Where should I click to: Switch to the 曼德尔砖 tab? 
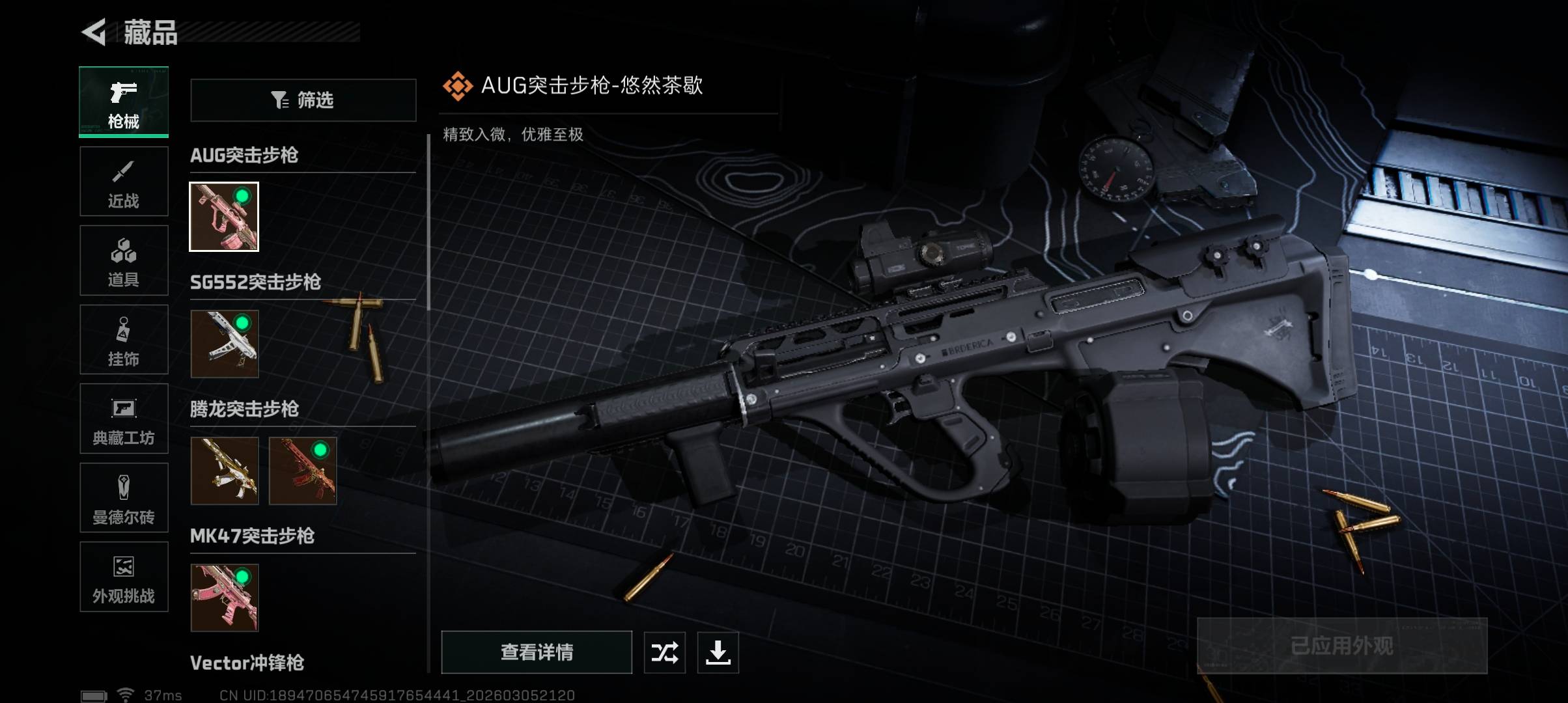point(124,498)
